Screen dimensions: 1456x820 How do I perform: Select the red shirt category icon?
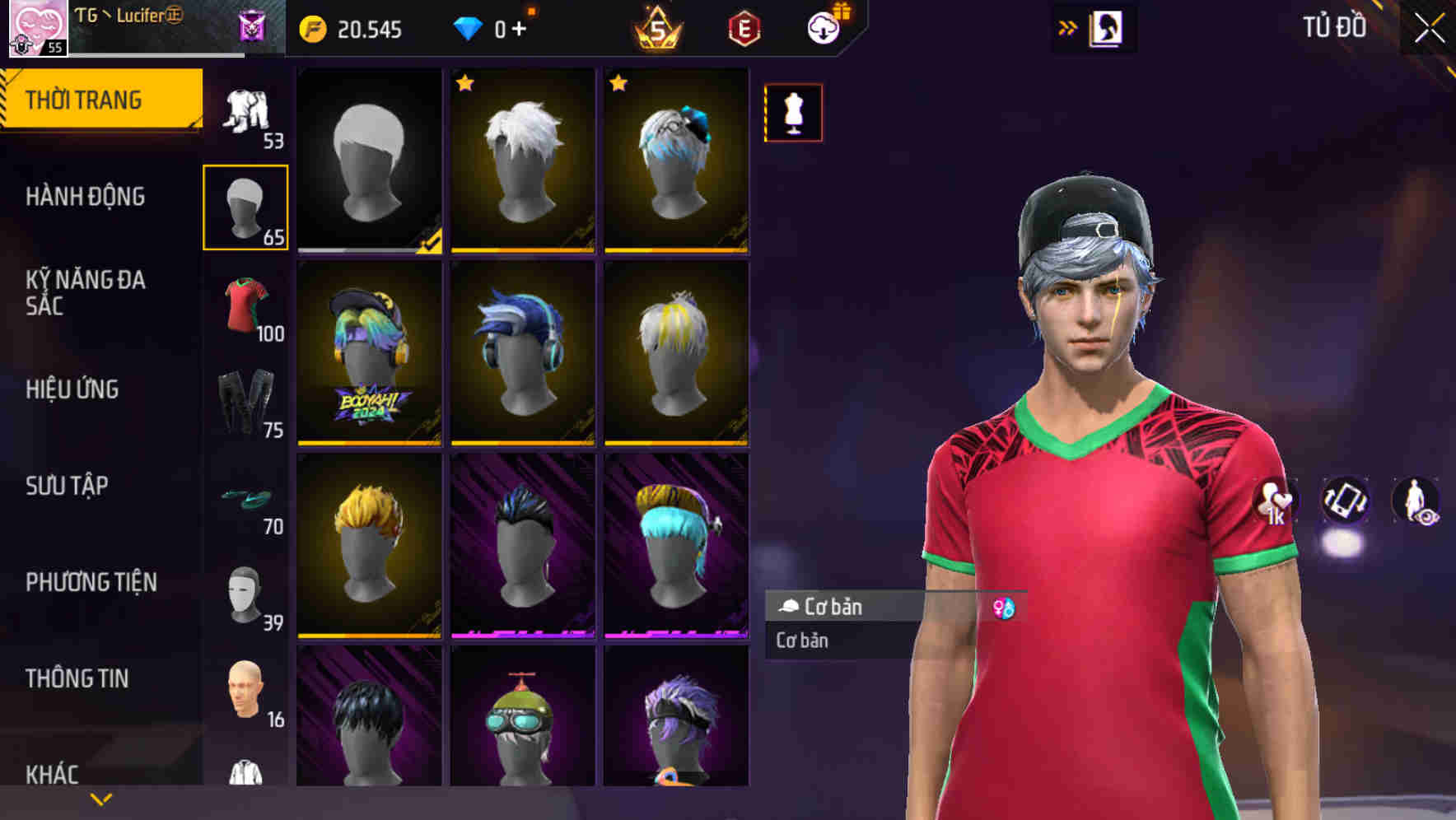245,309
